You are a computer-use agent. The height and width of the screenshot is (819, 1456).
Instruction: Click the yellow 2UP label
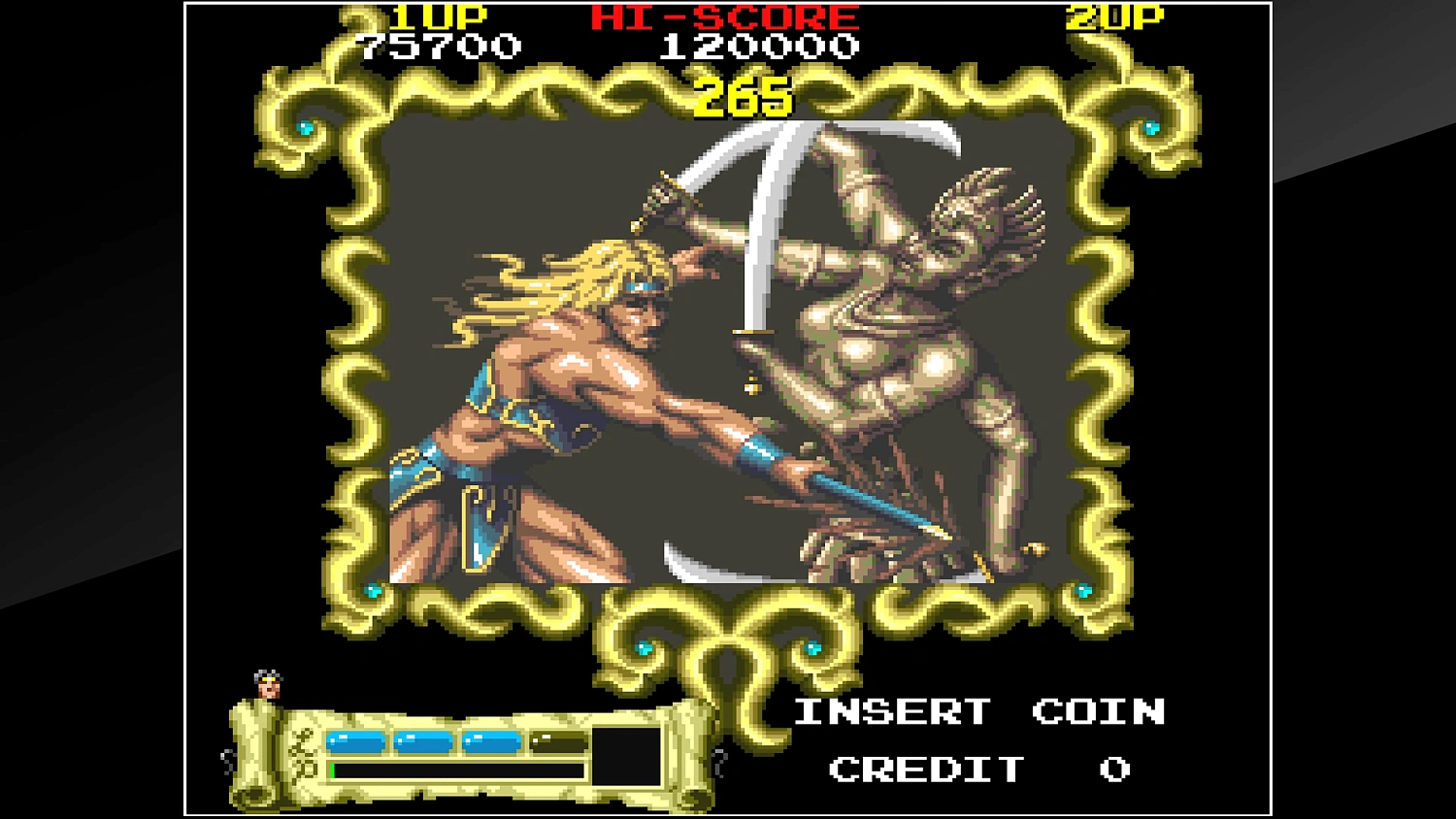1116,16
